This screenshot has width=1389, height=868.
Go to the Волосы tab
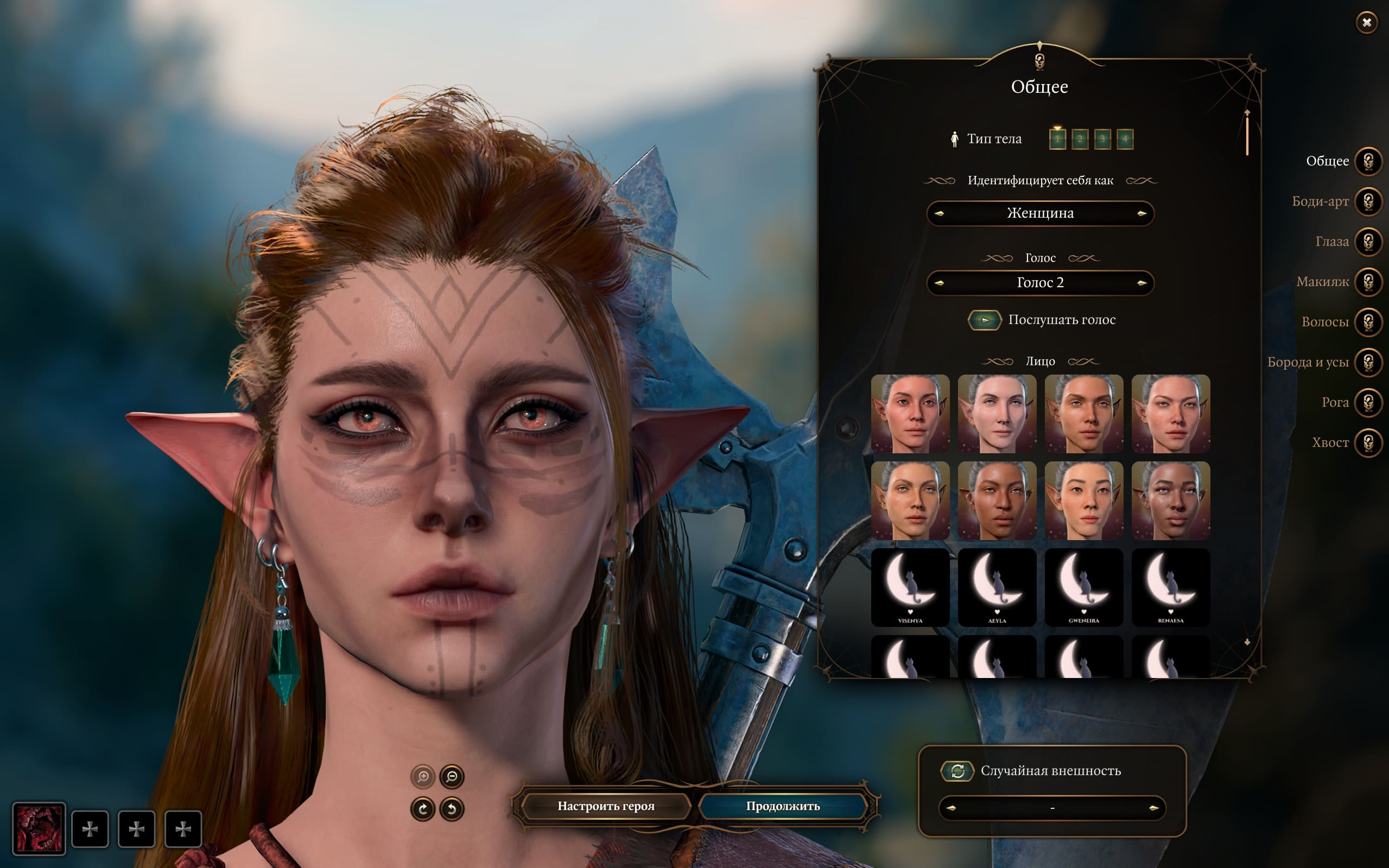click(x=1368, y=322)
